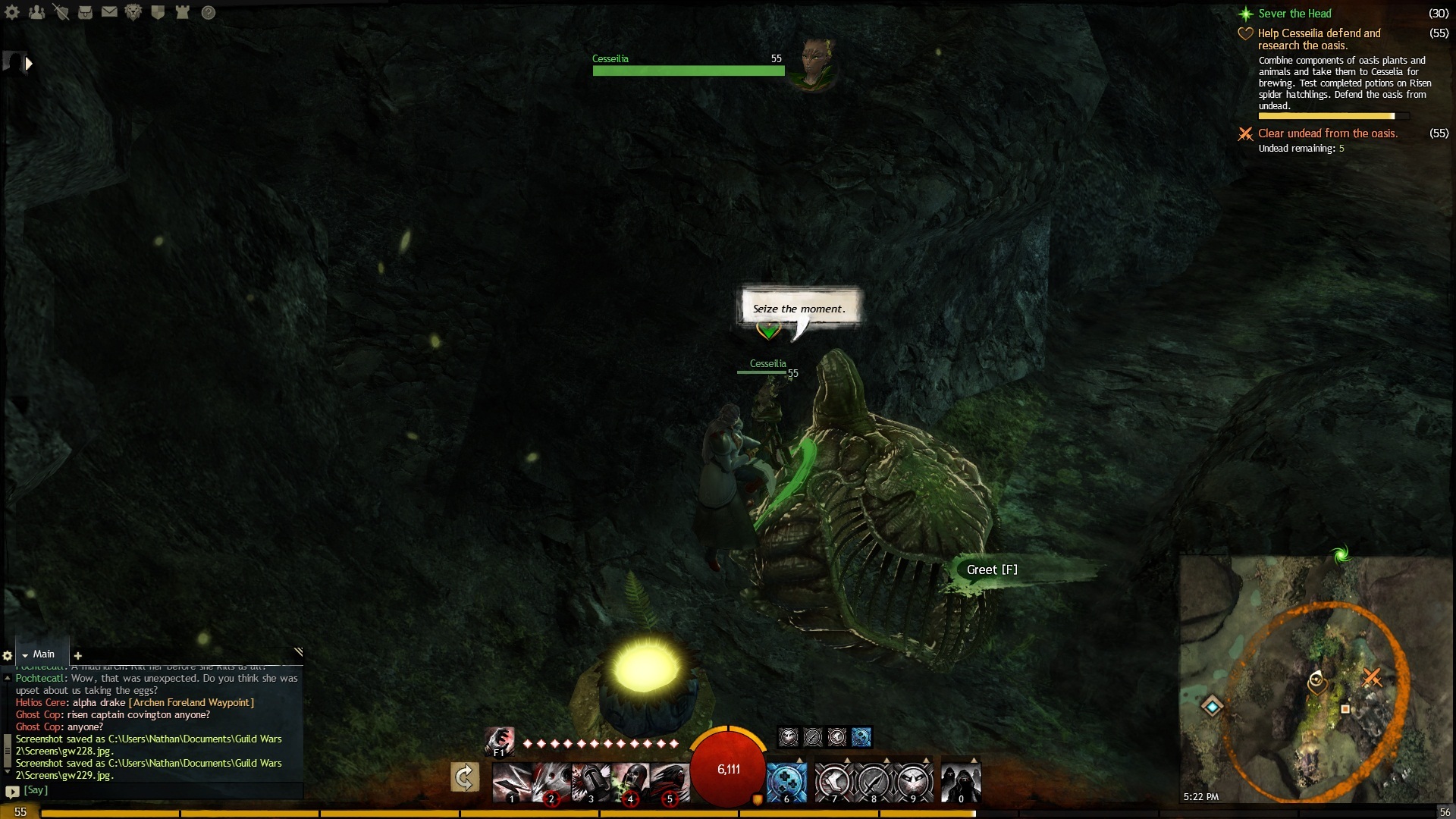The width and height of the screenshot is (1456, 819).
Task: Add a new chat tab
Action: tap(77, 655)
